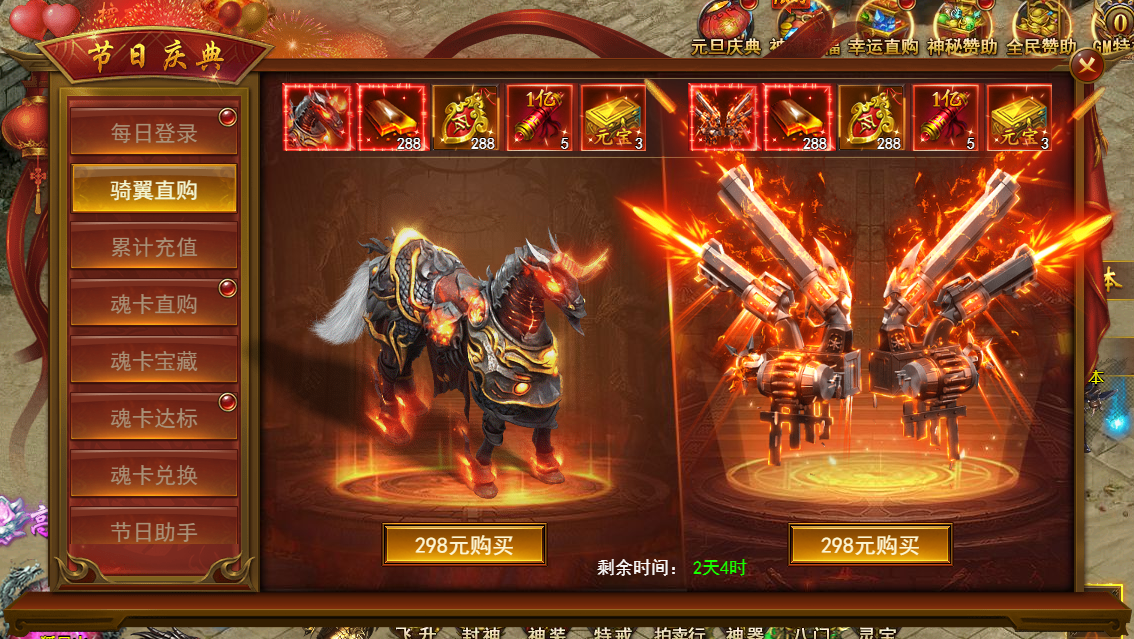Buy the flaming gun wings for 298元

tap(870, 545)
